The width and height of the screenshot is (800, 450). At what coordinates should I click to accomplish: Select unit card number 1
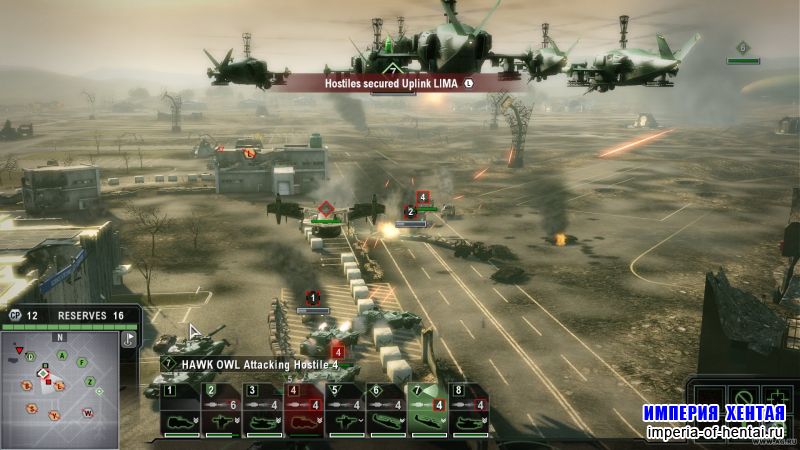(180, 410)
